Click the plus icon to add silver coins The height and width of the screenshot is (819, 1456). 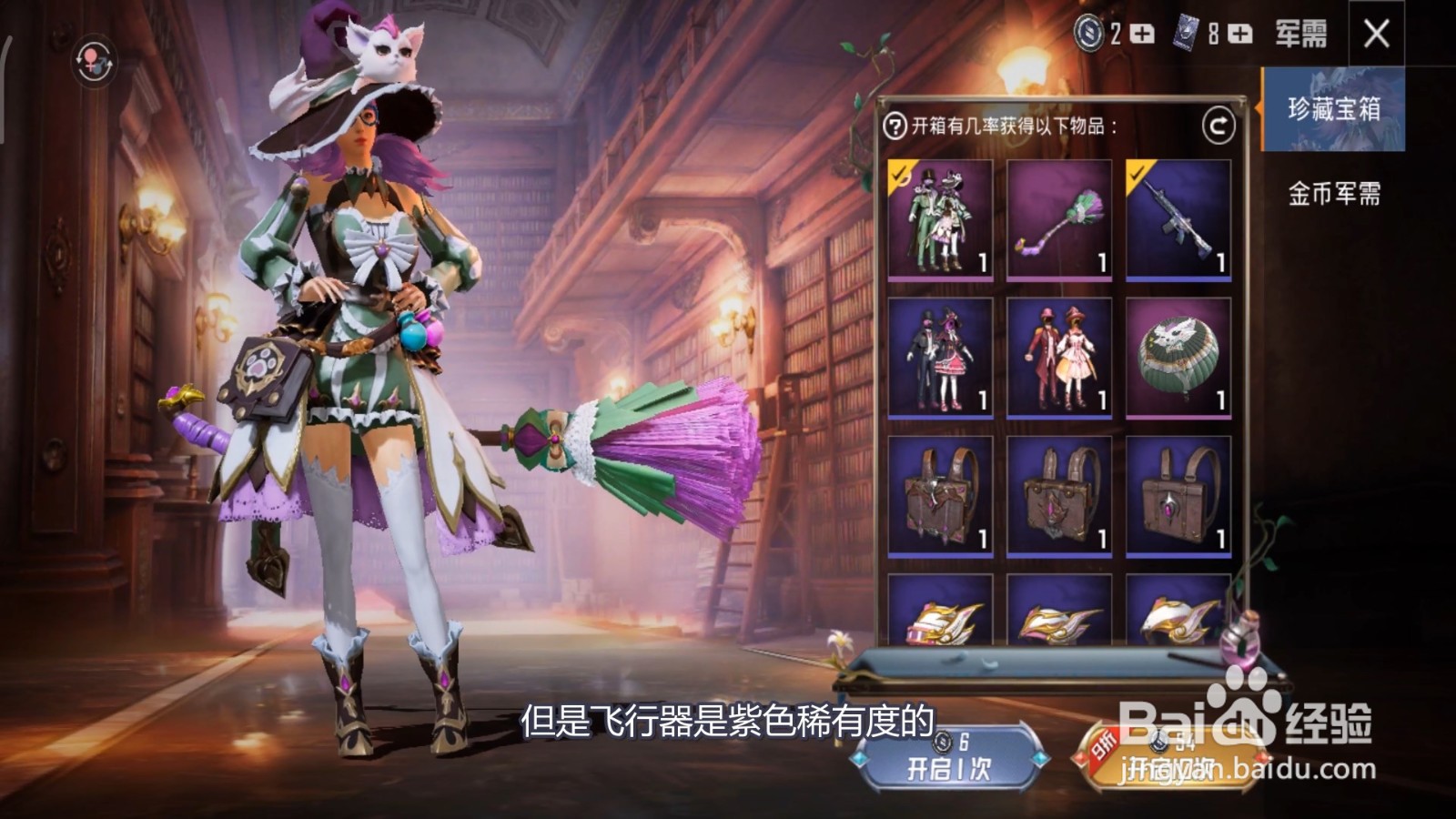point(1143,35)
